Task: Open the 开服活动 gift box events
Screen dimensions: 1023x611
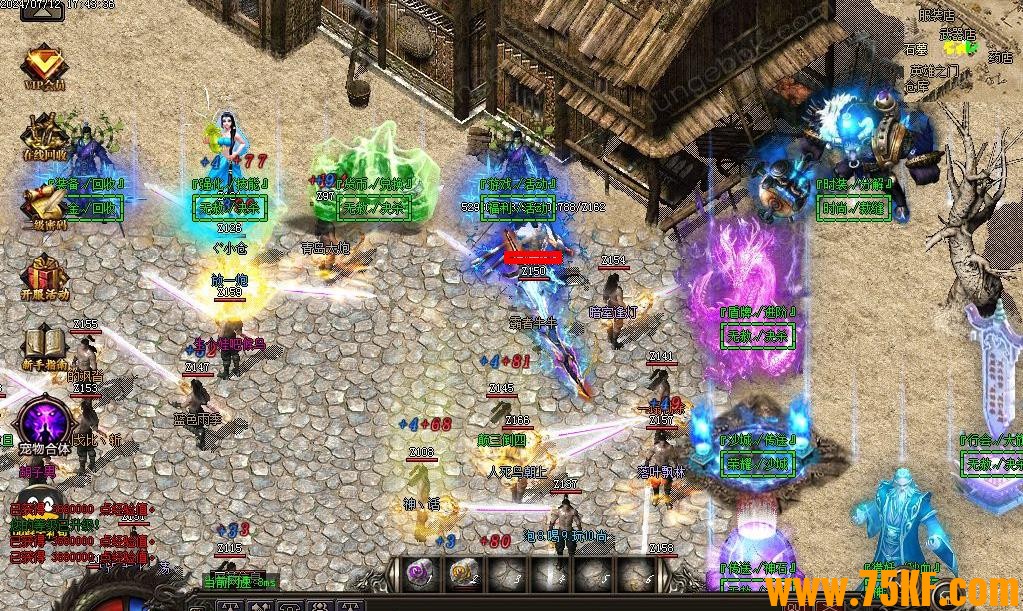Action: tap(43, 277)
